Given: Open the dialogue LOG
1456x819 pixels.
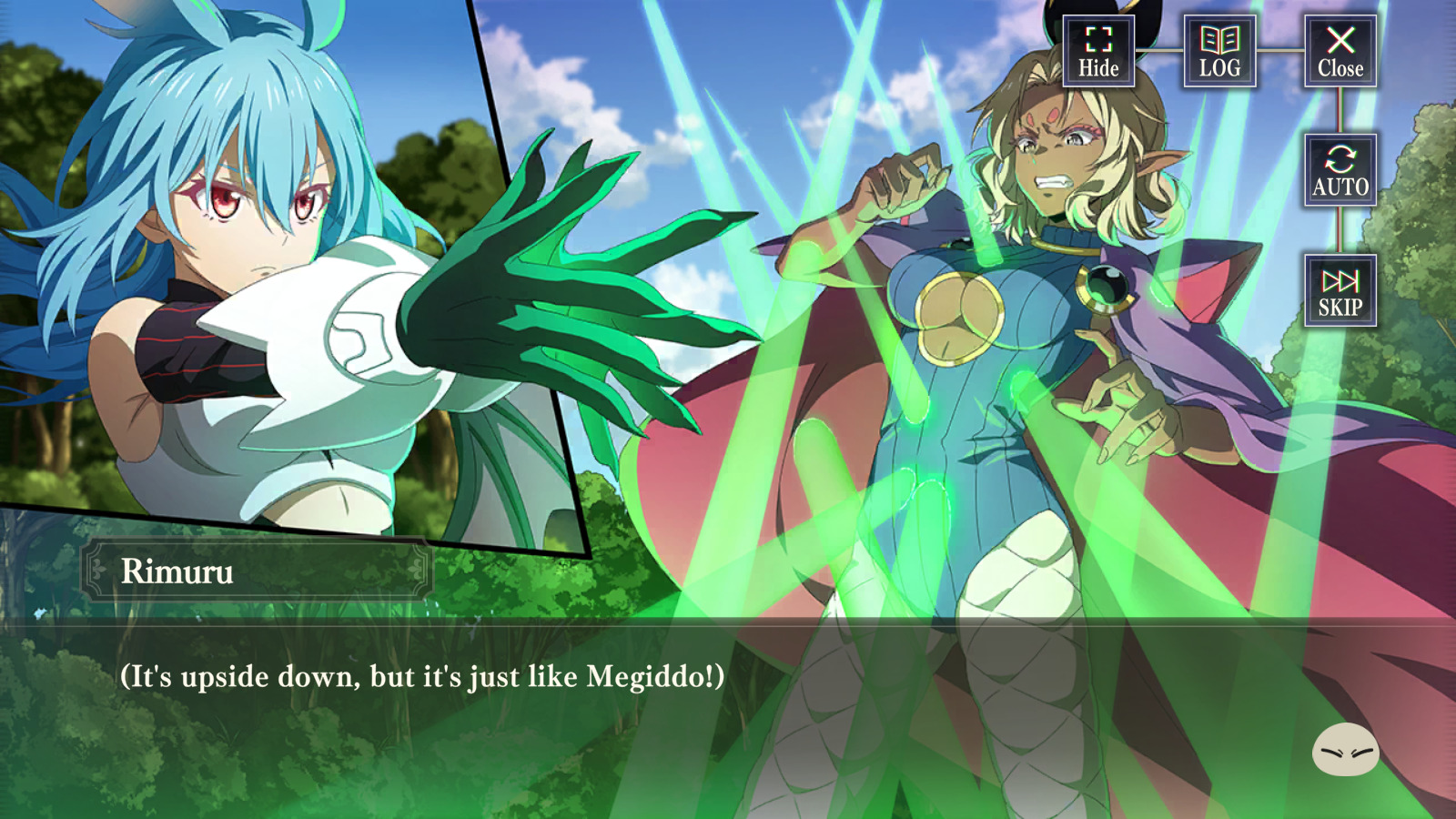Looking at the screenshot, I should (1219, 52).
